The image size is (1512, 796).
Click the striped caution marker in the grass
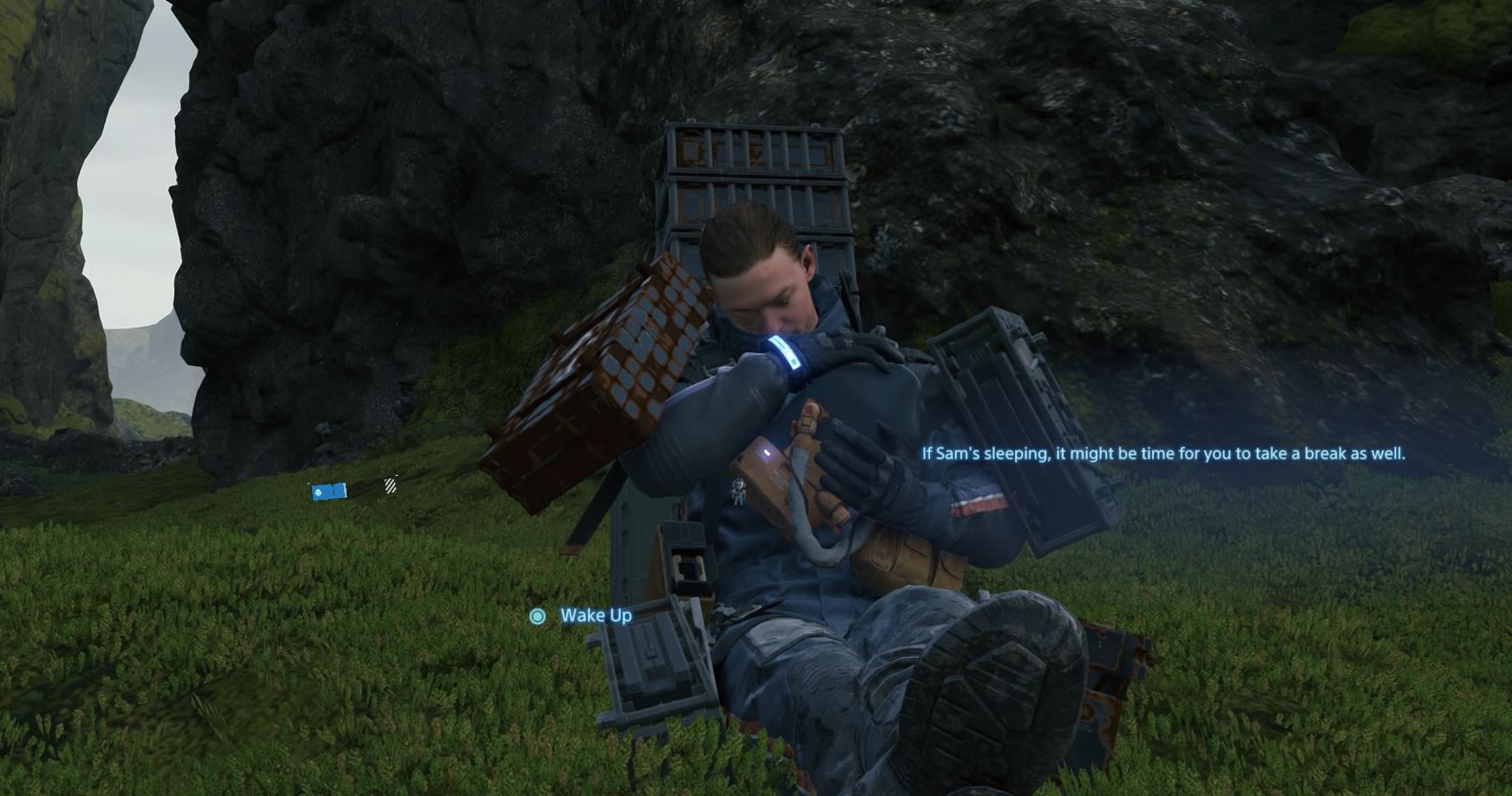pyautogui.click(x=389, y=485)
